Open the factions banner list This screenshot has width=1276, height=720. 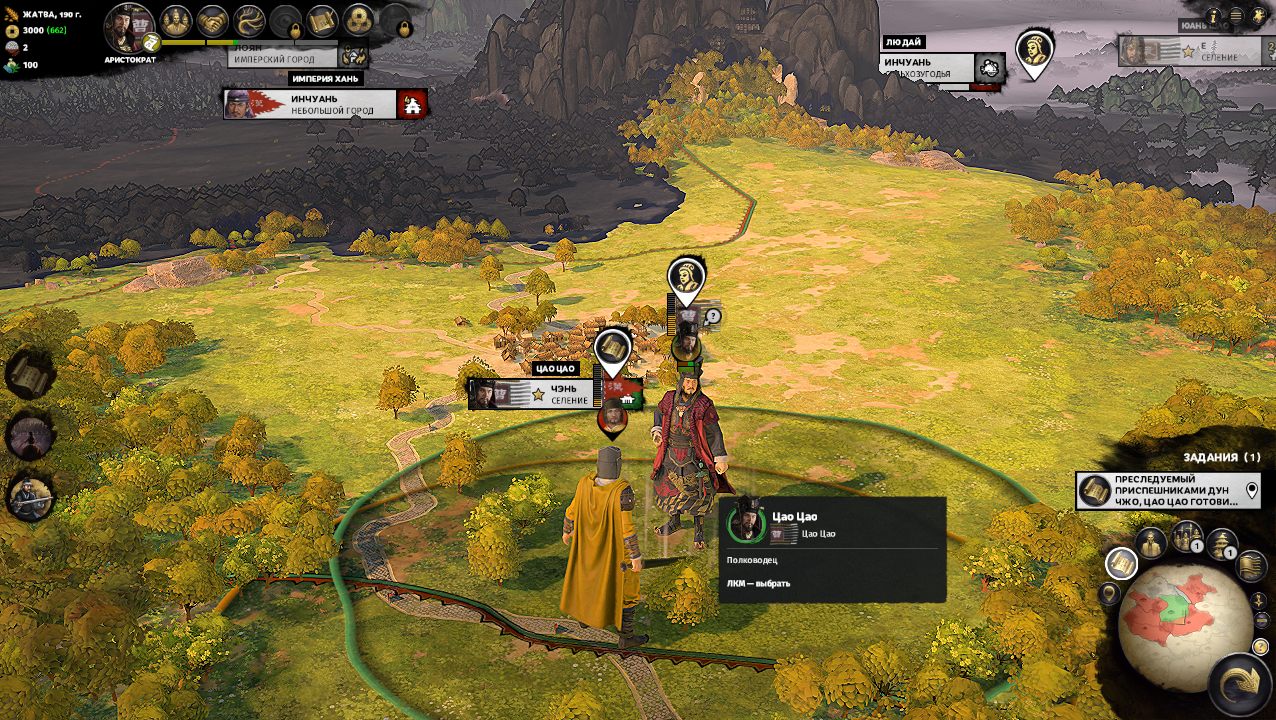(x=1250, y=565)
